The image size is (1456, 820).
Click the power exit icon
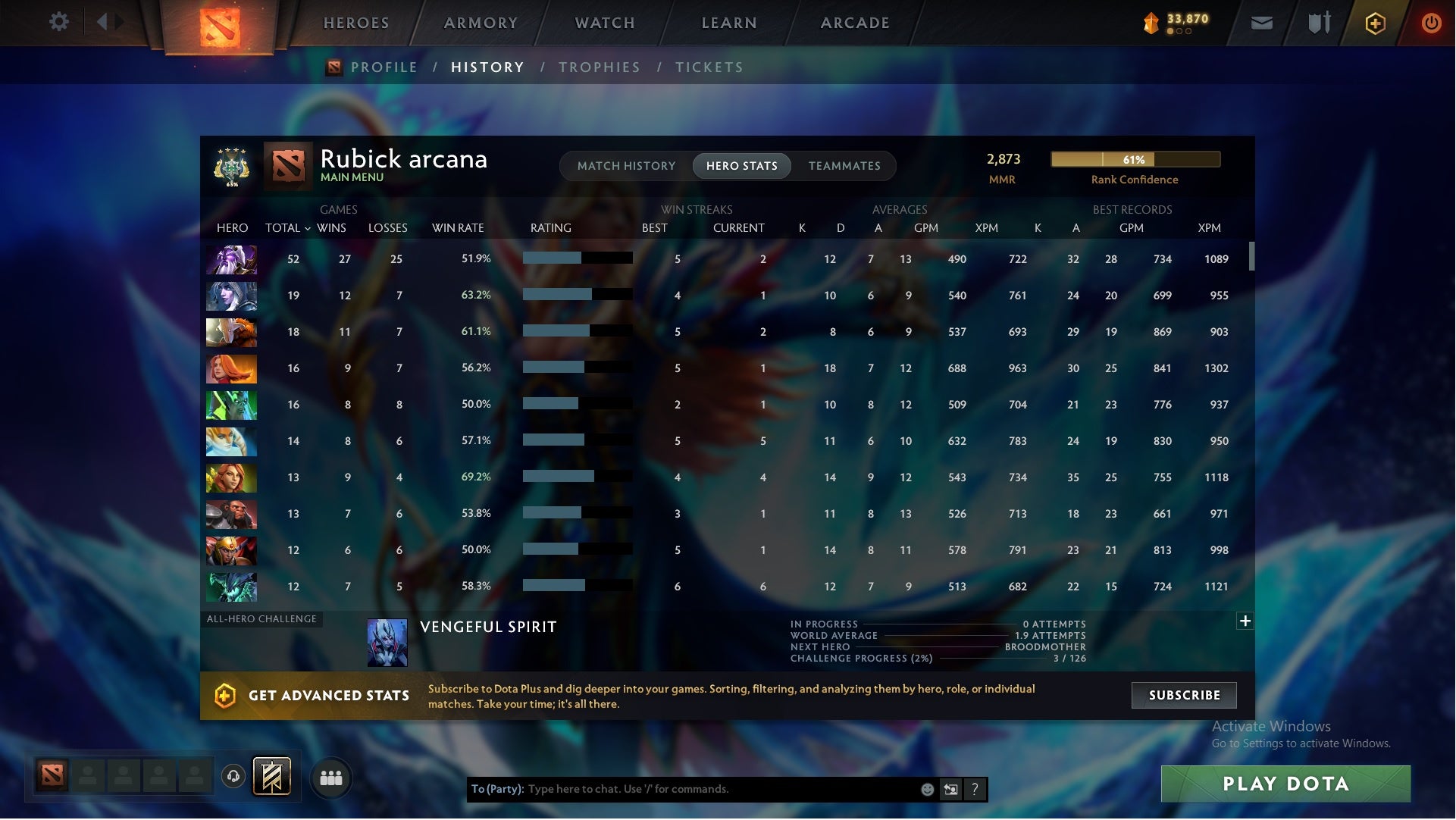tap(1431, 22)
